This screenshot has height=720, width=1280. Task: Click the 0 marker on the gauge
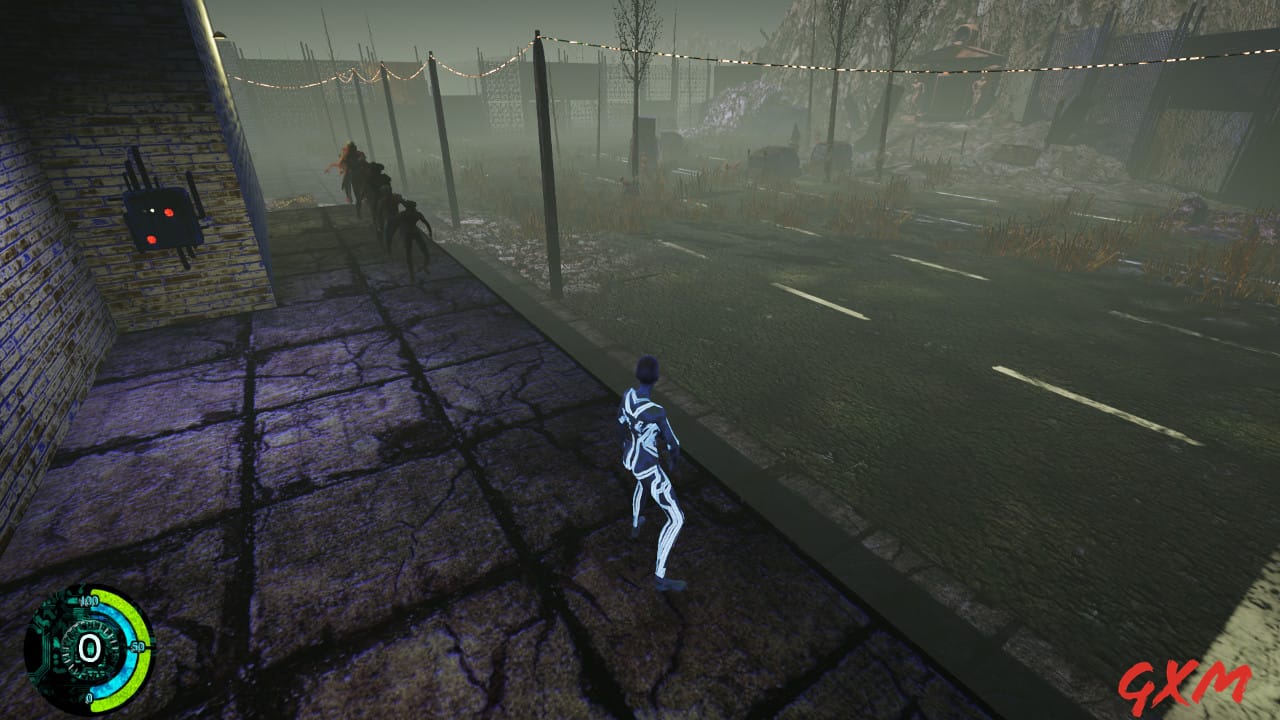[x=88, y=697]
